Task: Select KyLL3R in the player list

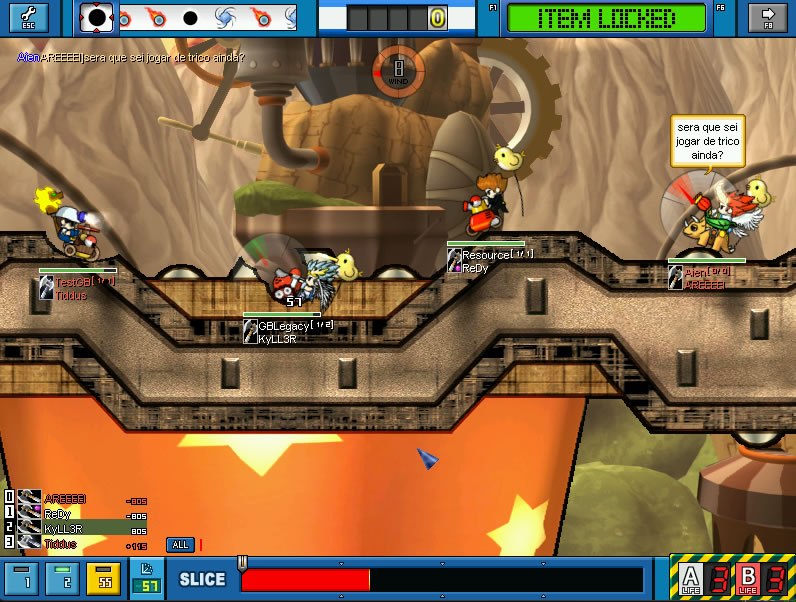Action: [x=63, y=528]
